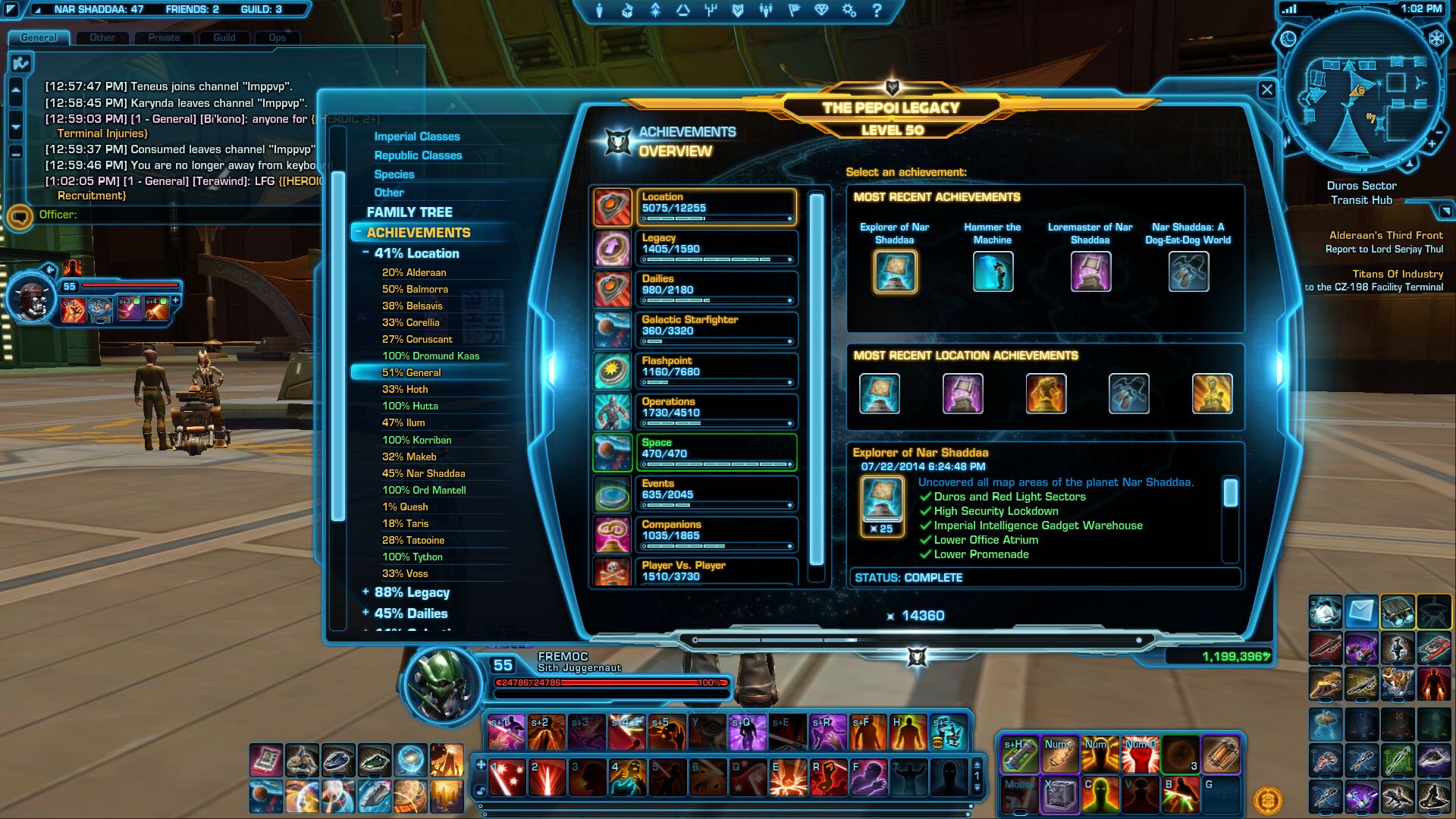Select the Loremaster of Nar Shaddaa achievement
Screen dimensions: 1456x819
click(1090, 271)
